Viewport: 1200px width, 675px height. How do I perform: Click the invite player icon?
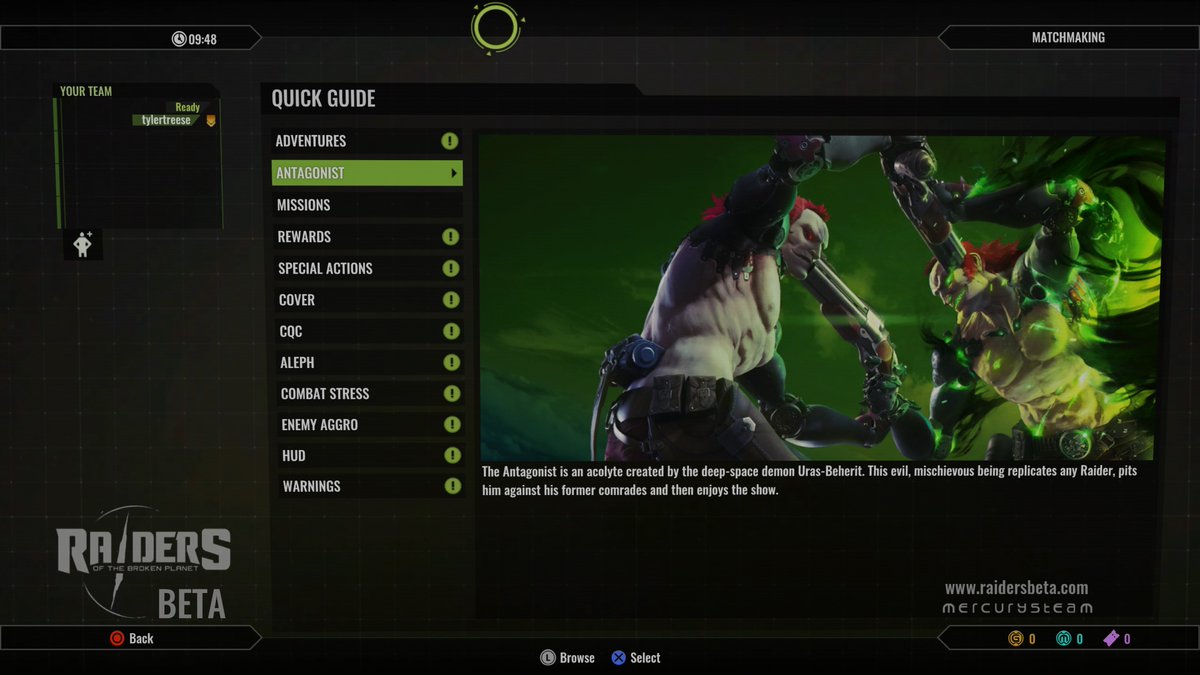(83, 244)
